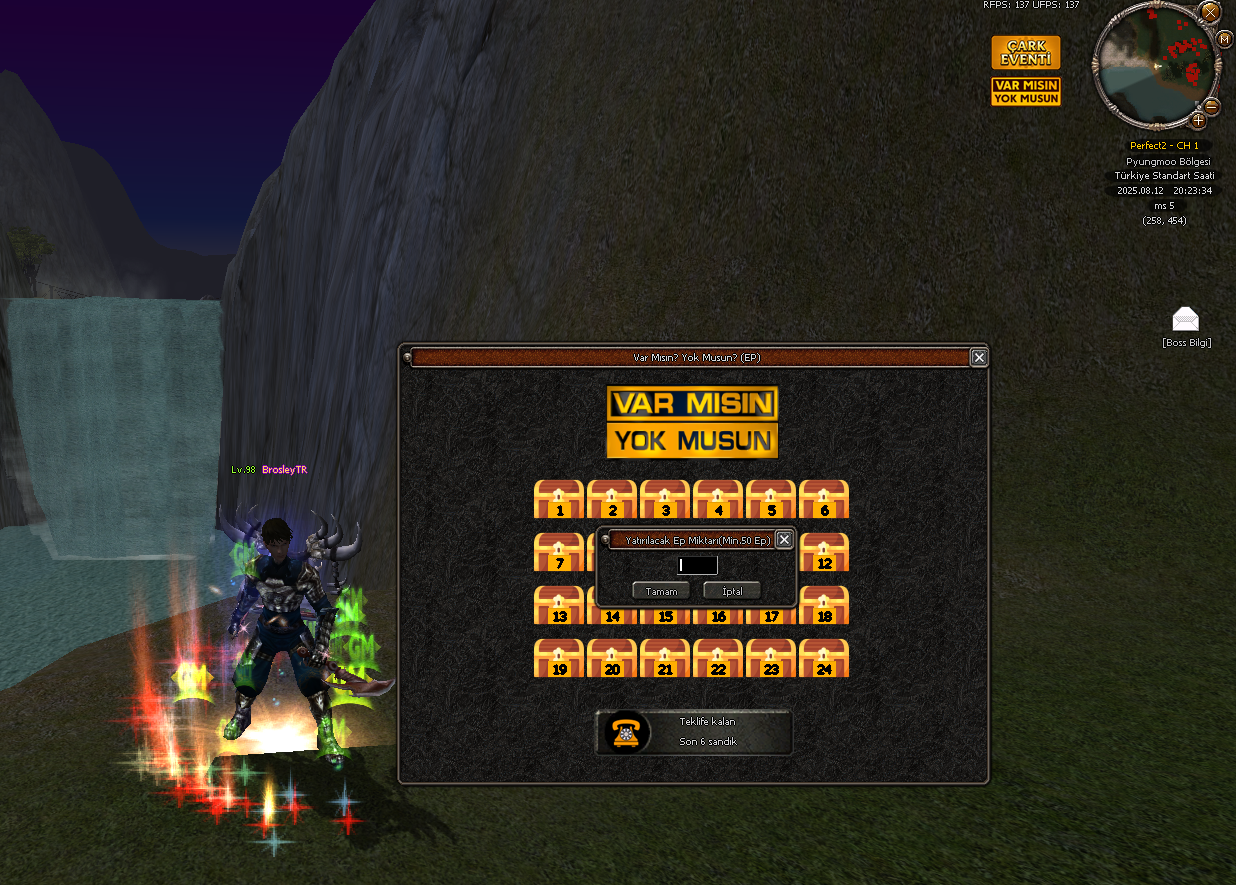Click the Var Mısın Yok Musun HUD button

pyautogui.click(x=1025, y=92)
